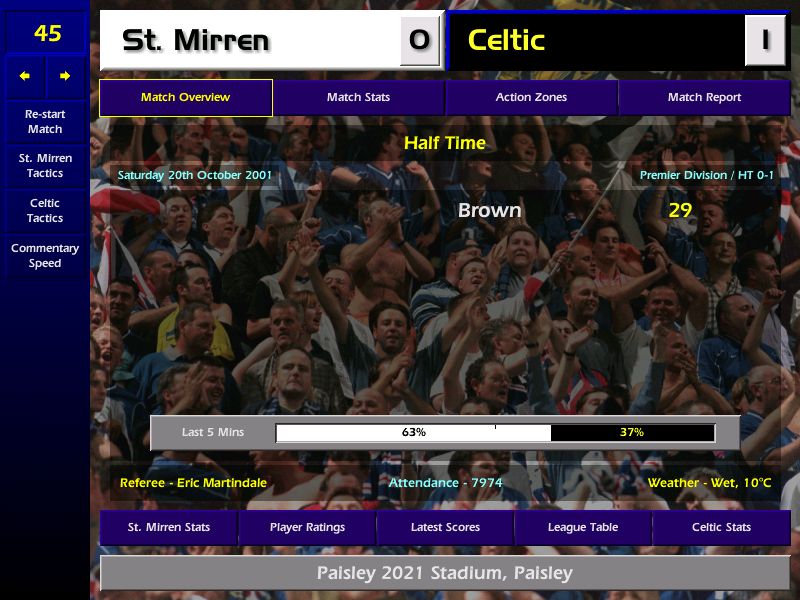Click goalscorer Brown's name
Screen dimensions: 800x600
pos(489,211)
